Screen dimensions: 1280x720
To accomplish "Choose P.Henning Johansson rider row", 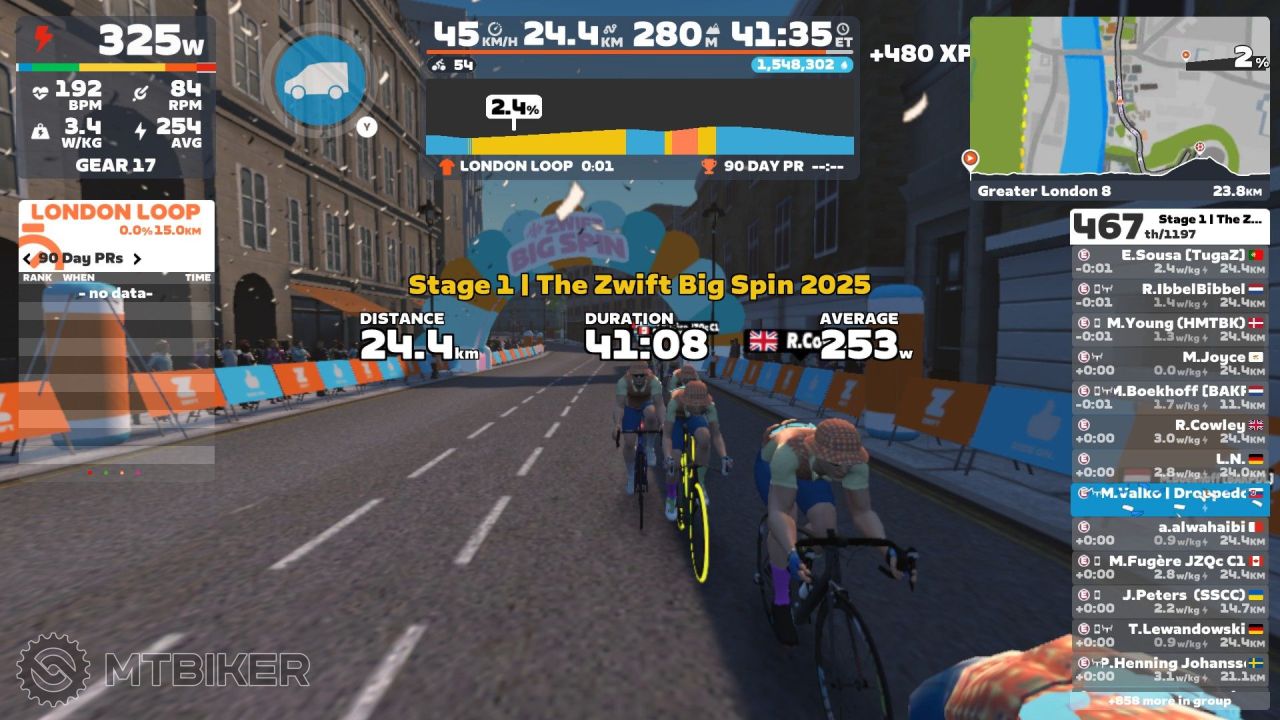I will tap(1169, 669).
